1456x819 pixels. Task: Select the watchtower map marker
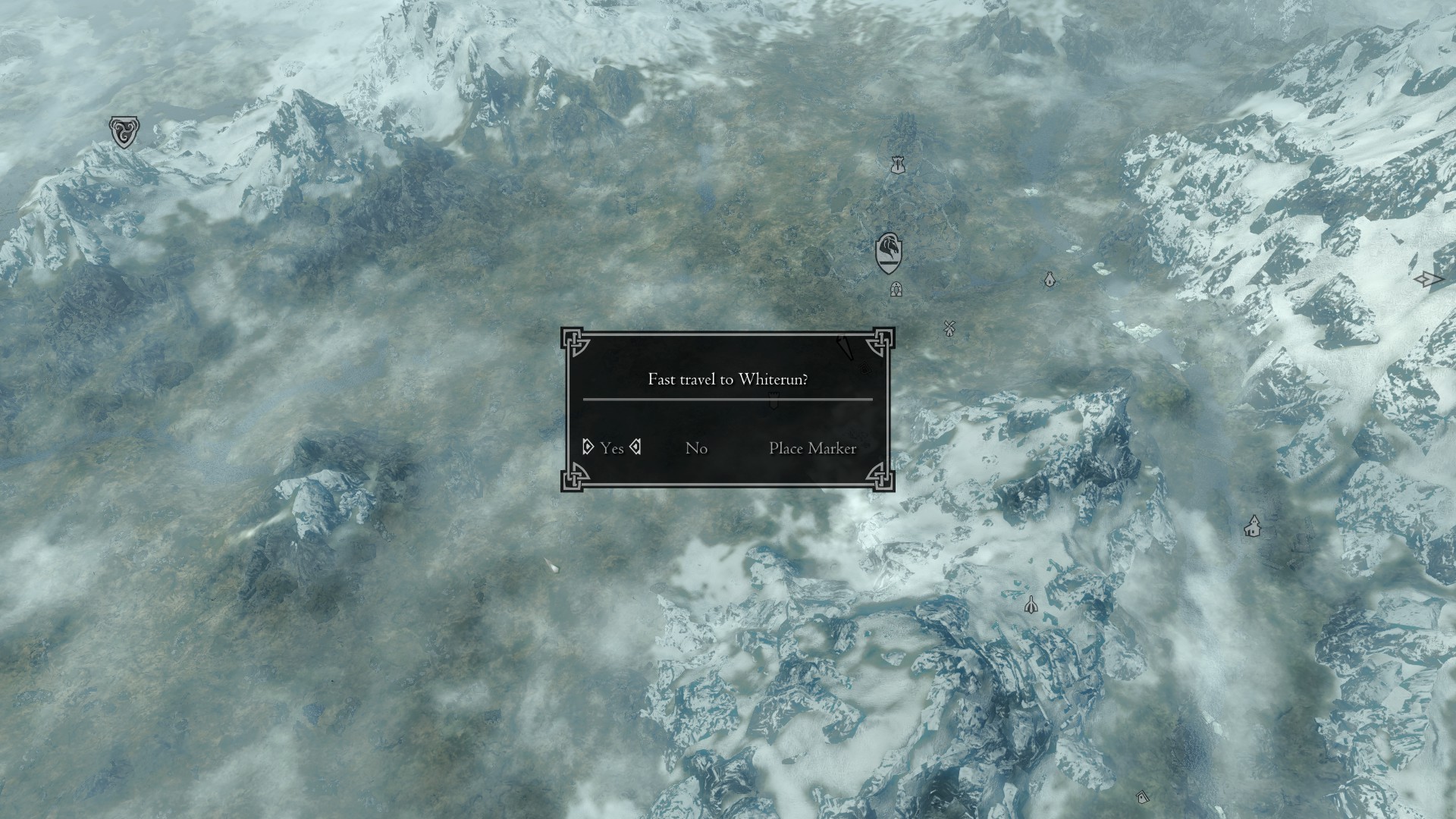click(x=898, y=165)
